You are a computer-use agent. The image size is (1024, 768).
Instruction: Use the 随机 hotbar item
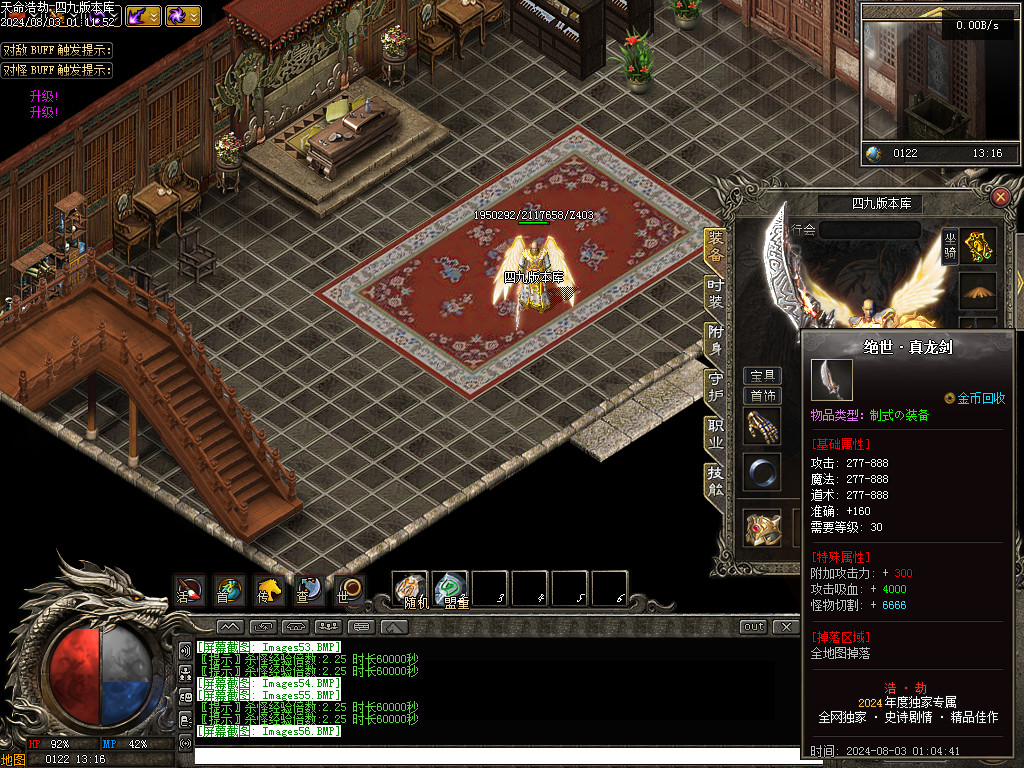410,589
